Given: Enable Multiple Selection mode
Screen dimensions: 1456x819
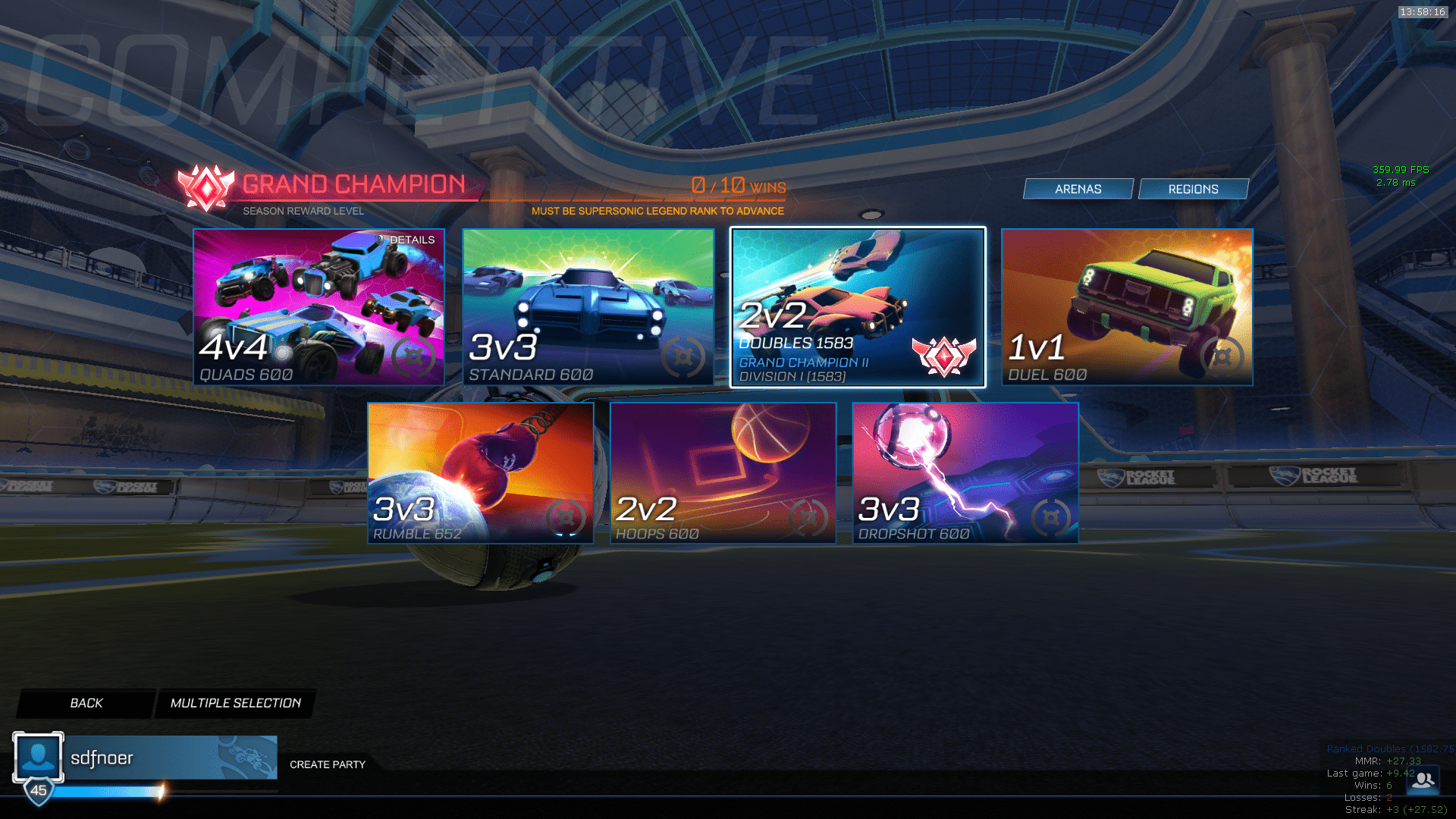Looking at the screenshot, I should pyautogui.click(x=235, y=703).
